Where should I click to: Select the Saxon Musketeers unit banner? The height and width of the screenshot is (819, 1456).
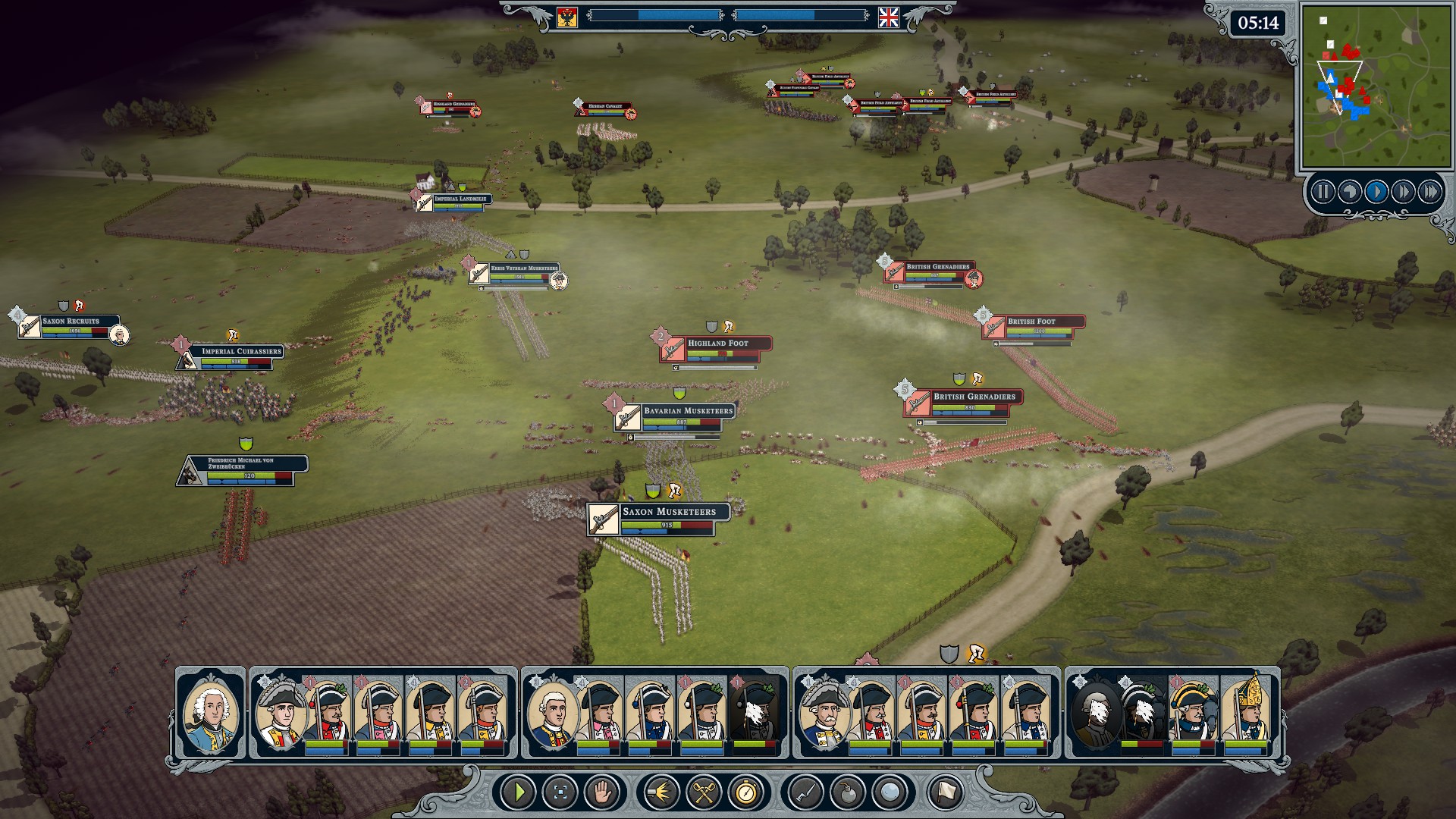[x=667, y=513]
